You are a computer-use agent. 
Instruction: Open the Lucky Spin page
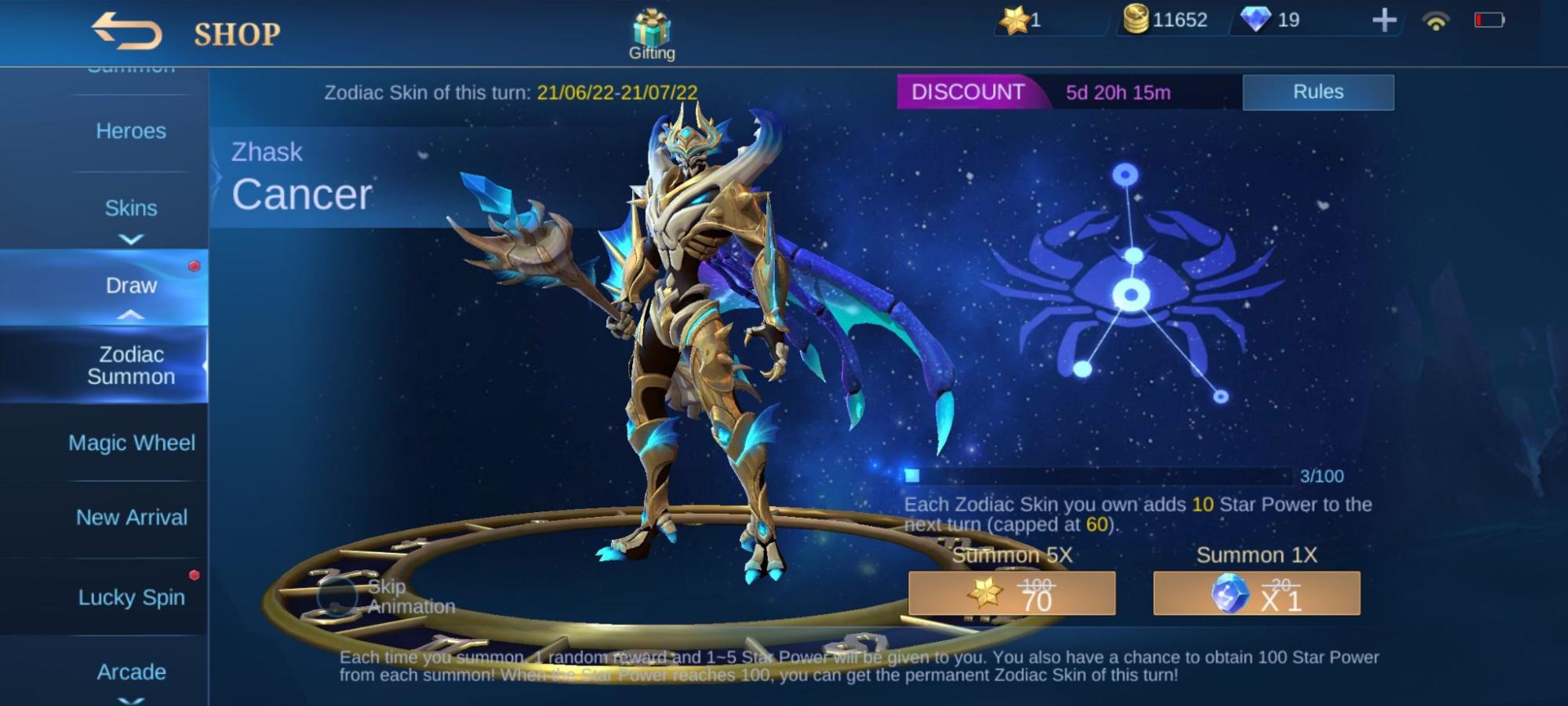pos(131,598)
